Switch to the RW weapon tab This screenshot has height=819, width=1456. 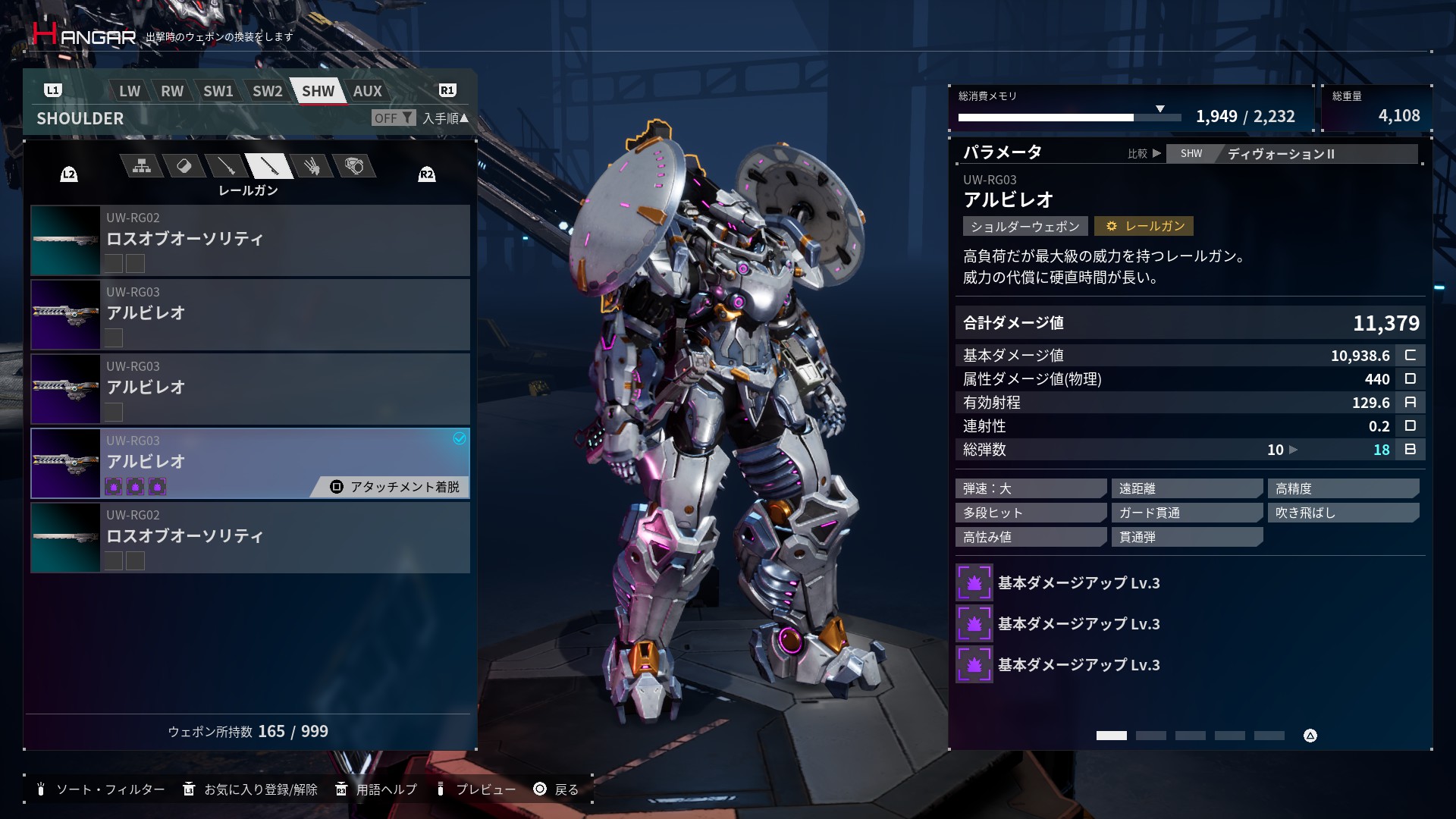(172, 91)
